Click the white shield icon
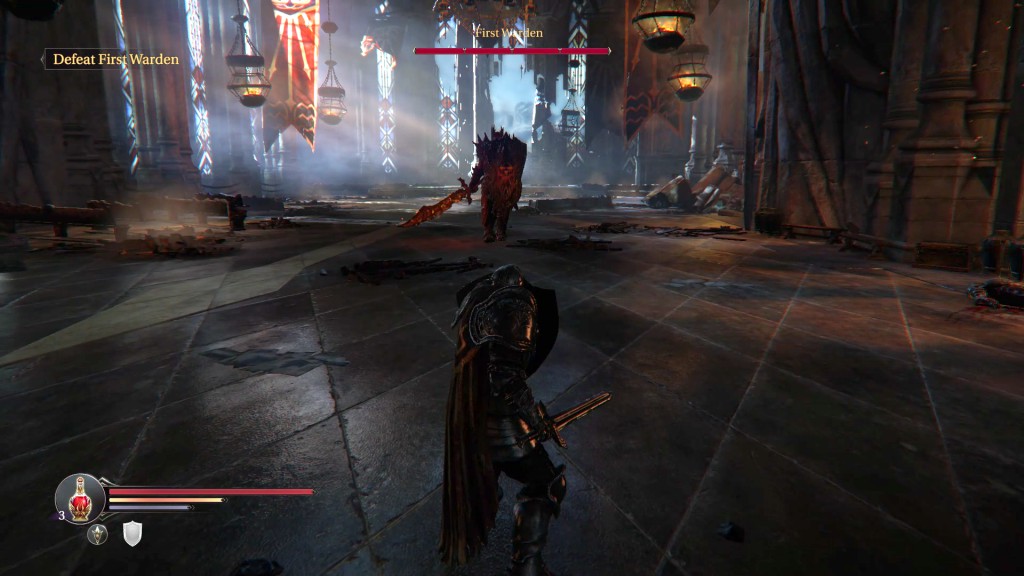The image size is (1024, 576). coord(132,535)
